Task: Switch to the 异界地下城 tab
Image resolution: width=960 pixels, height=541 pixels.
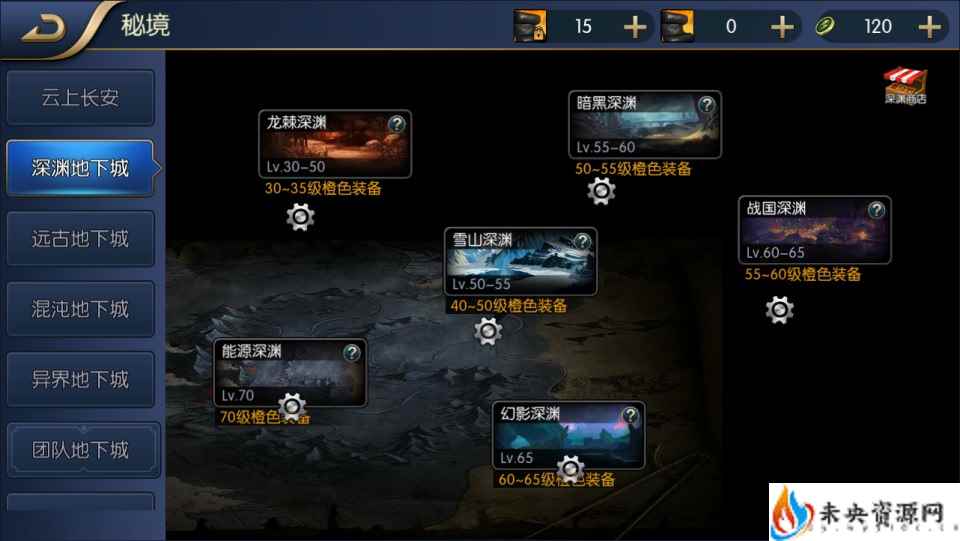Action: point(80,380)
